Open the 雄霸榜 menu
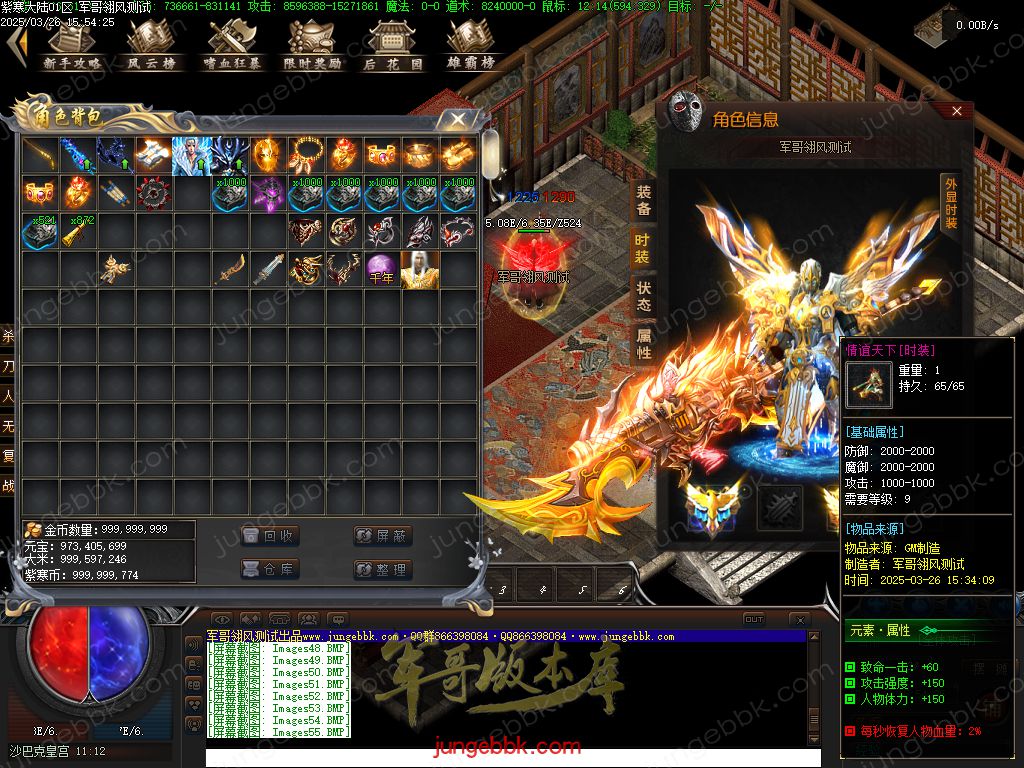Image resolution: width=1024 pixels, height=768 pixels. pos(473,46)
